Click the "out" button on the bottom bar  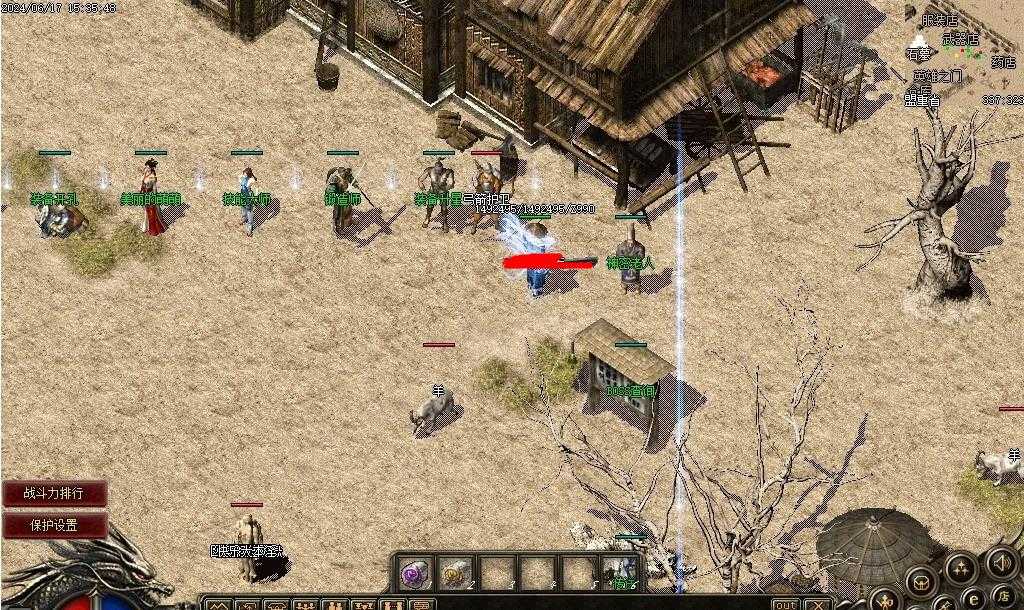click(x=787, y=604)
